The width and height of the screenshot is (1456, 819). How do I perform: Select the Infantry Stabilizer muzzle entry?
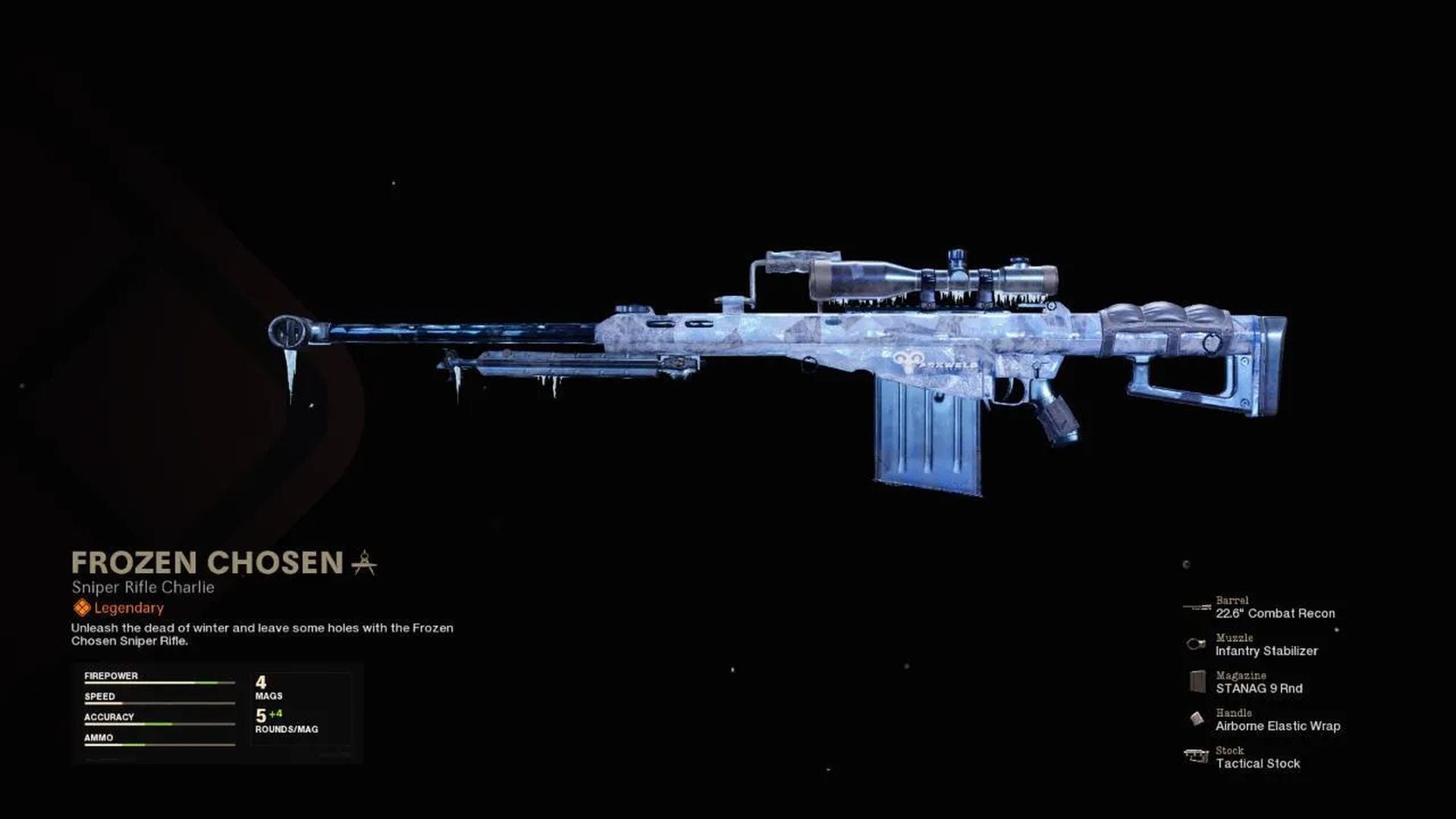click(x=1266, y=651)
